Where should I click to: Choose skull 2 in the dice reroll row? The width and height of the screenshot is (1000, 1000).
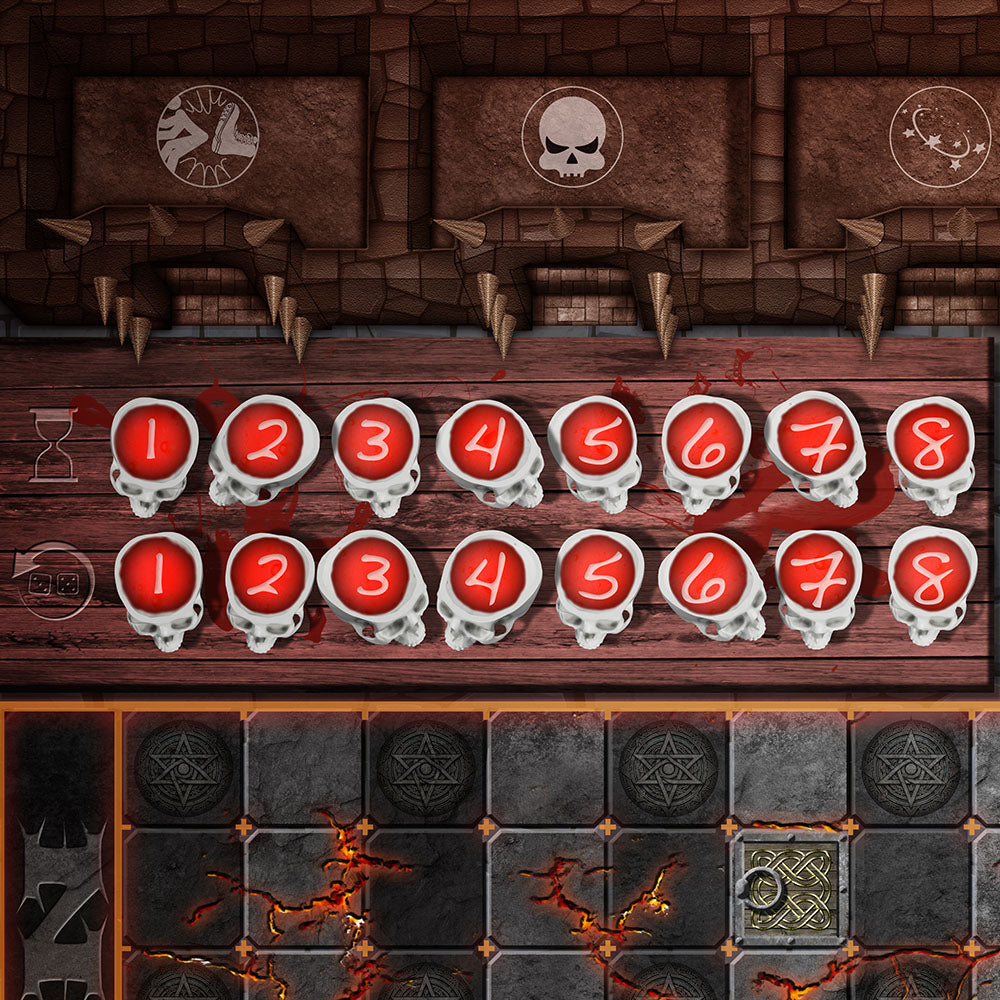[x=266, y=577]
